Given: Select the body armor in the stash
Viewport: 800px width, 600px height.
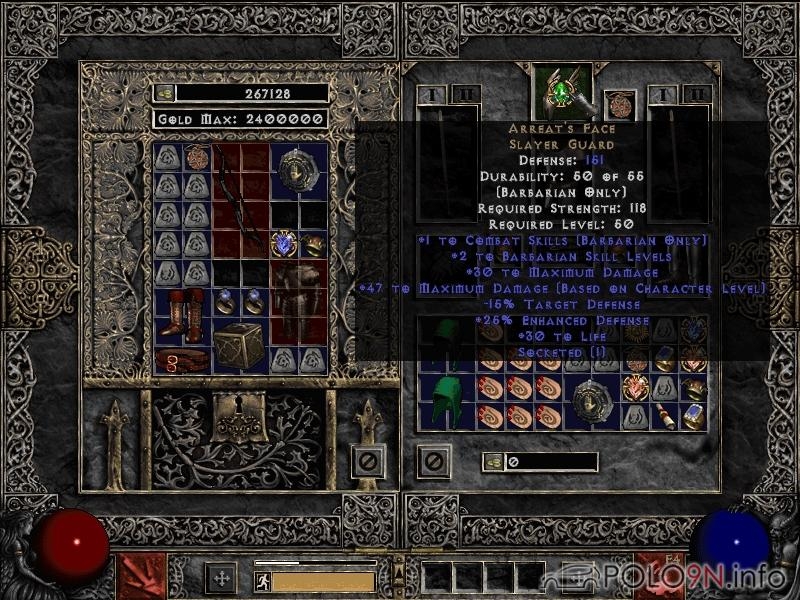Looking at the screenshot, I should [x=298, y=303].
